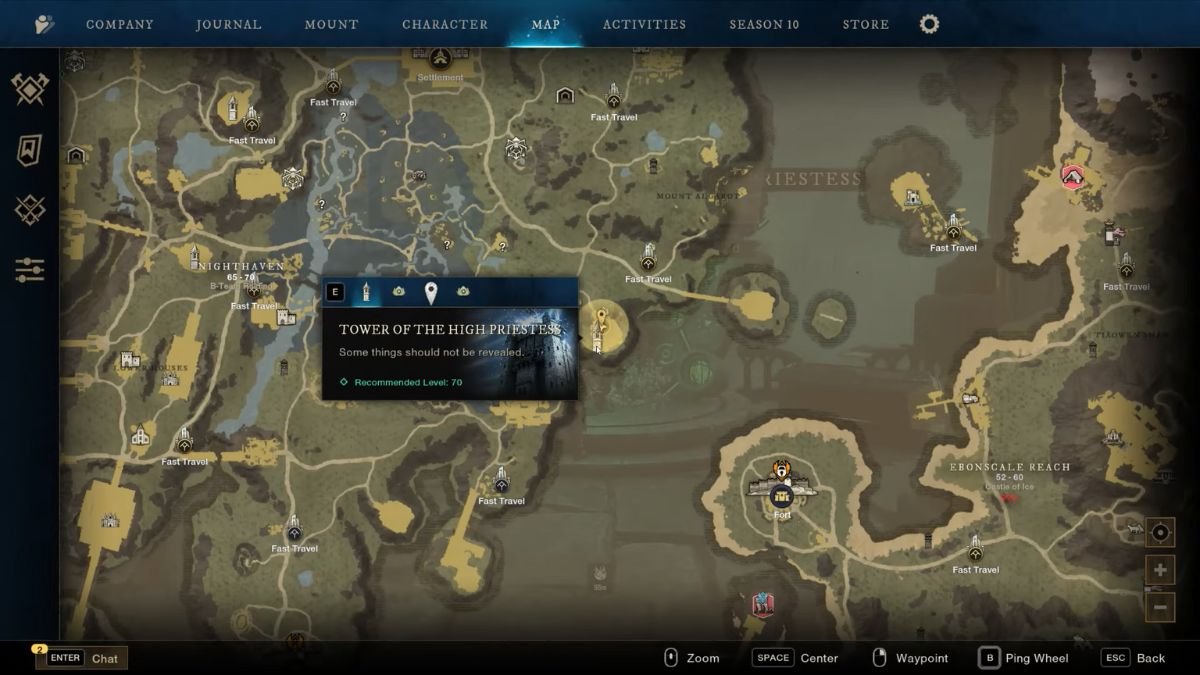Viewport: 1200px width, 675px height.
Task: Center the map with the crosshair button
Action: pos(1160,533)
